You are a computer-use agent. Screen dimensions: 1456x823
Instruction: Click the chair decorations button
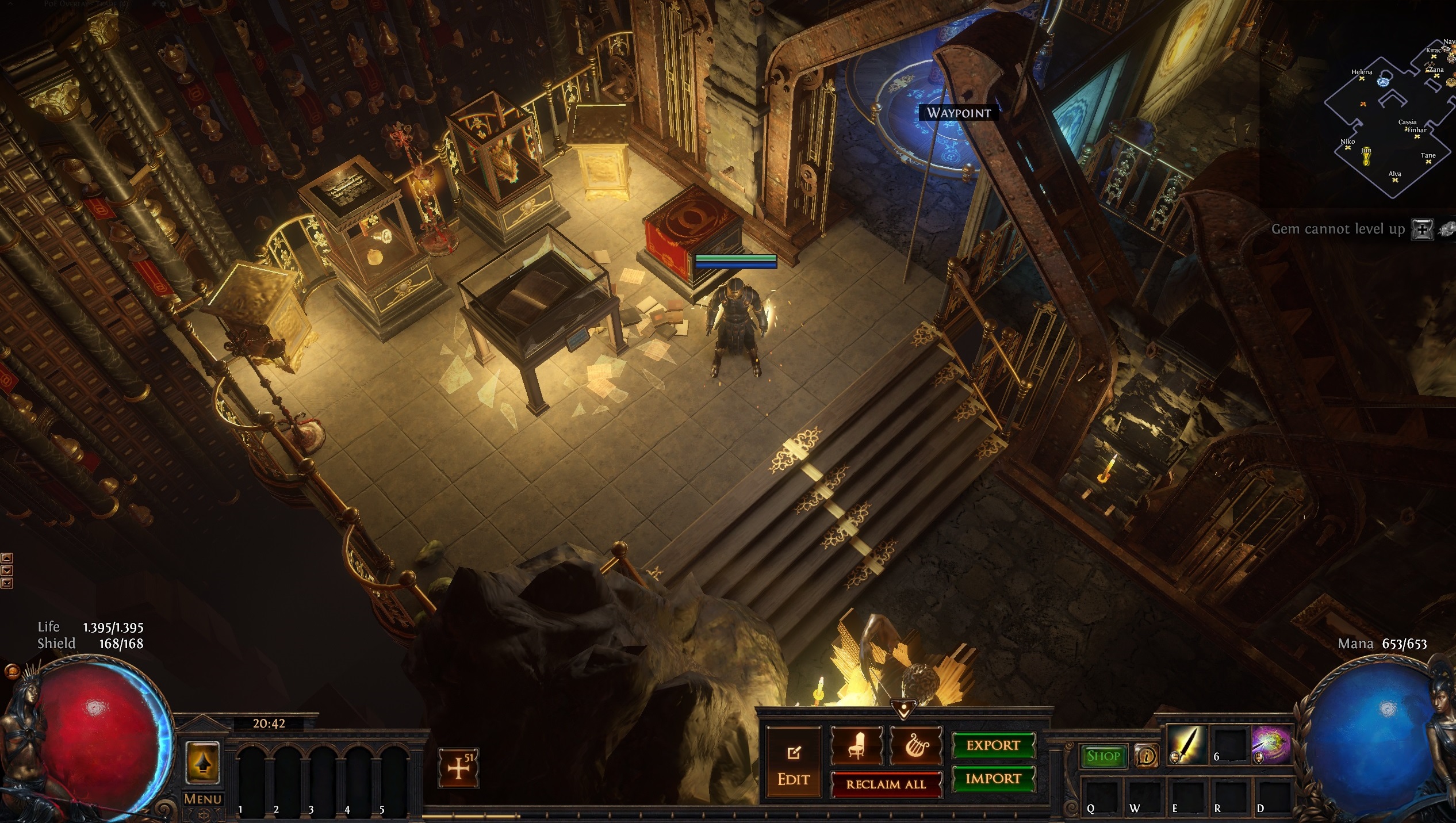[x=856, y=745]
